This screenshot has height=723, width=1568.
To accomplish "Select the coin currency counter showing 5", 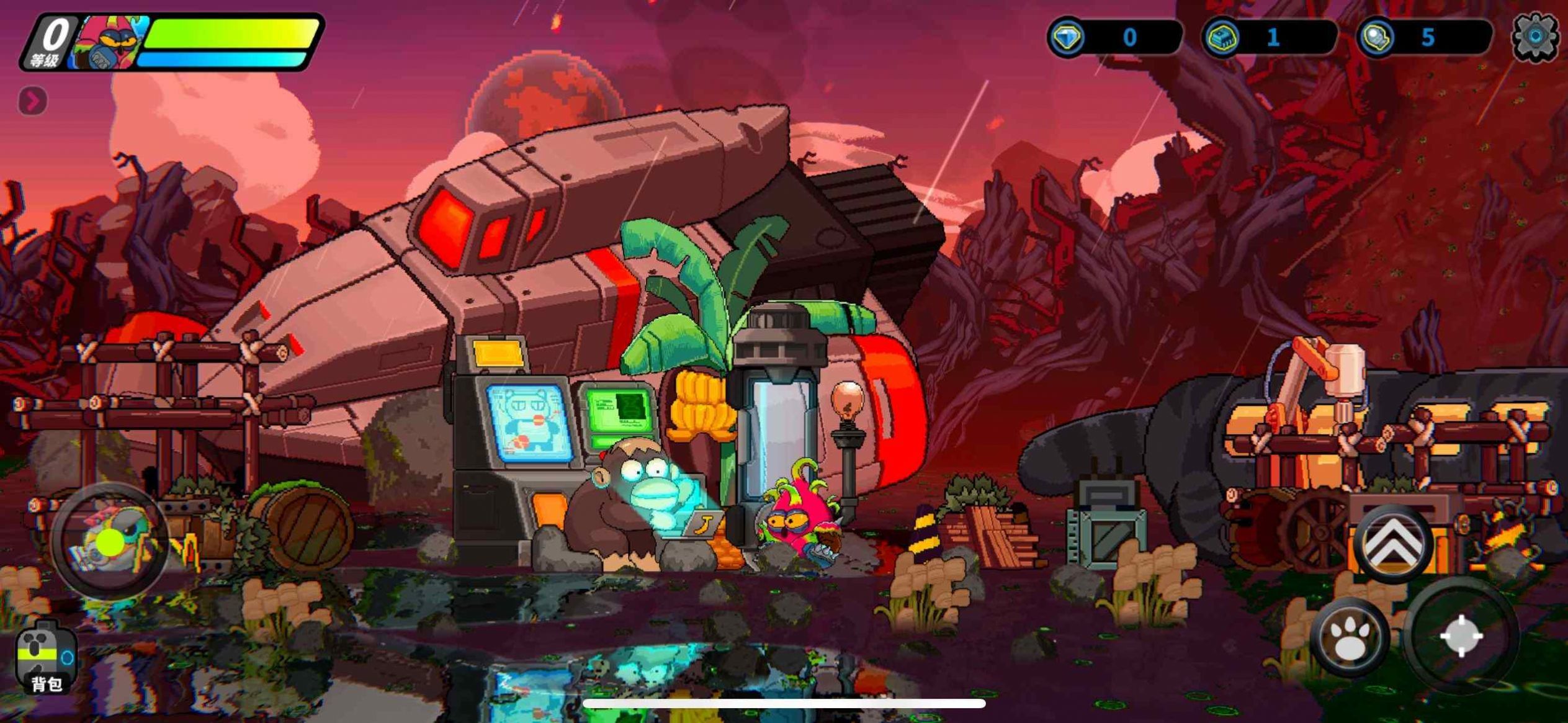I will click(x=1424, y=38).
